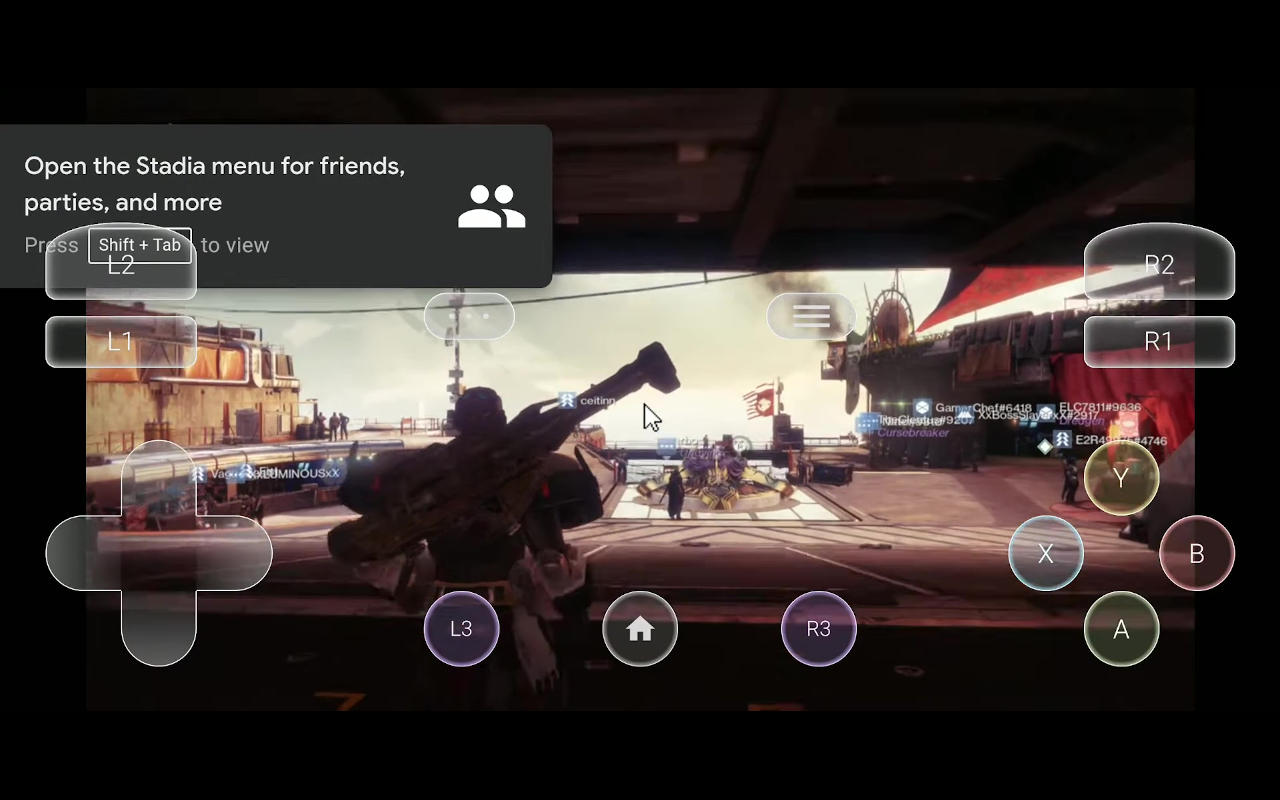
Task: Tap the down arm of the D-pad
Action: (158, 628)
